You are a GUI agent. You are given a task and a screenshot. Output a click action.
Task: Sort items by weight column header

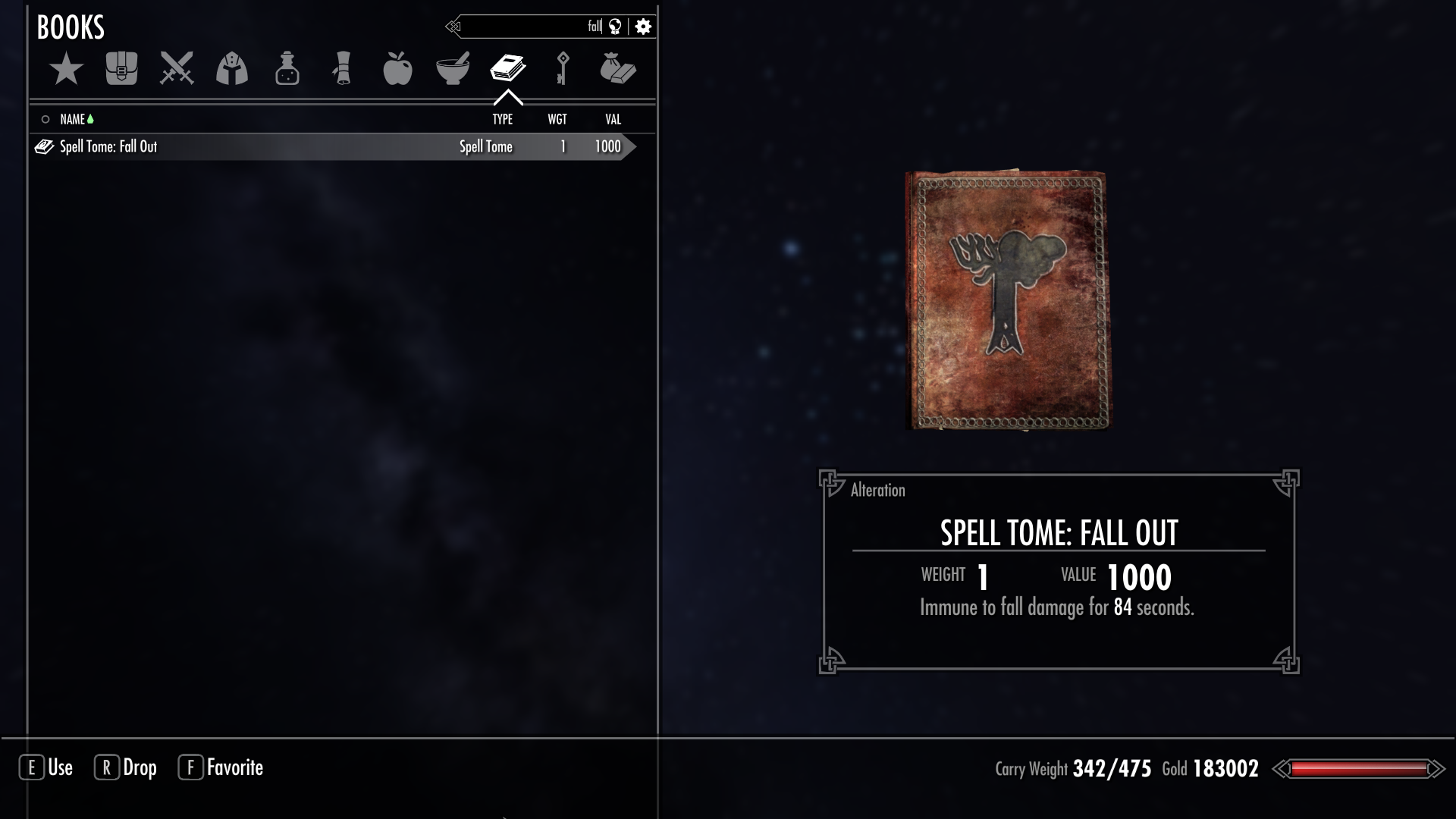(x=557, y=120)
